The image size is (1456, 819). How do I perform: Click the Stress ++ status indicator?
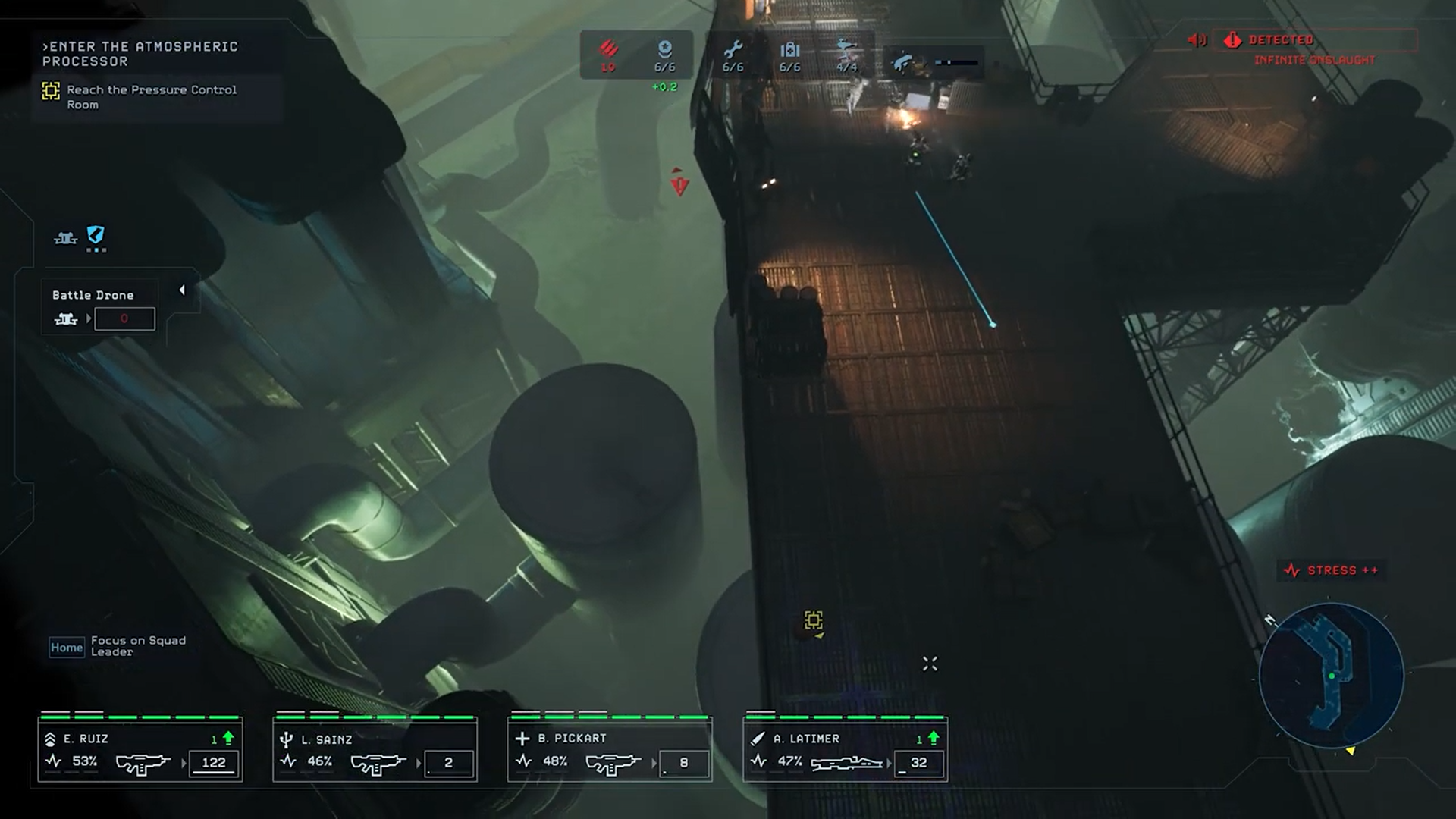(x=1332, y=570)
